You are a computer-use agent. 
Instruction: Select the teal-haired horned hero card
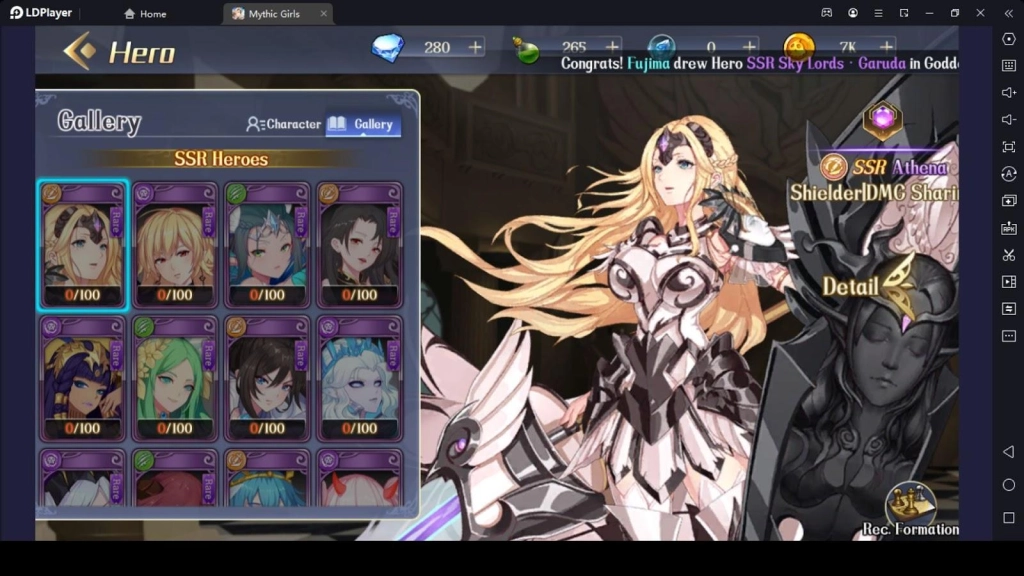pos(268,245)
